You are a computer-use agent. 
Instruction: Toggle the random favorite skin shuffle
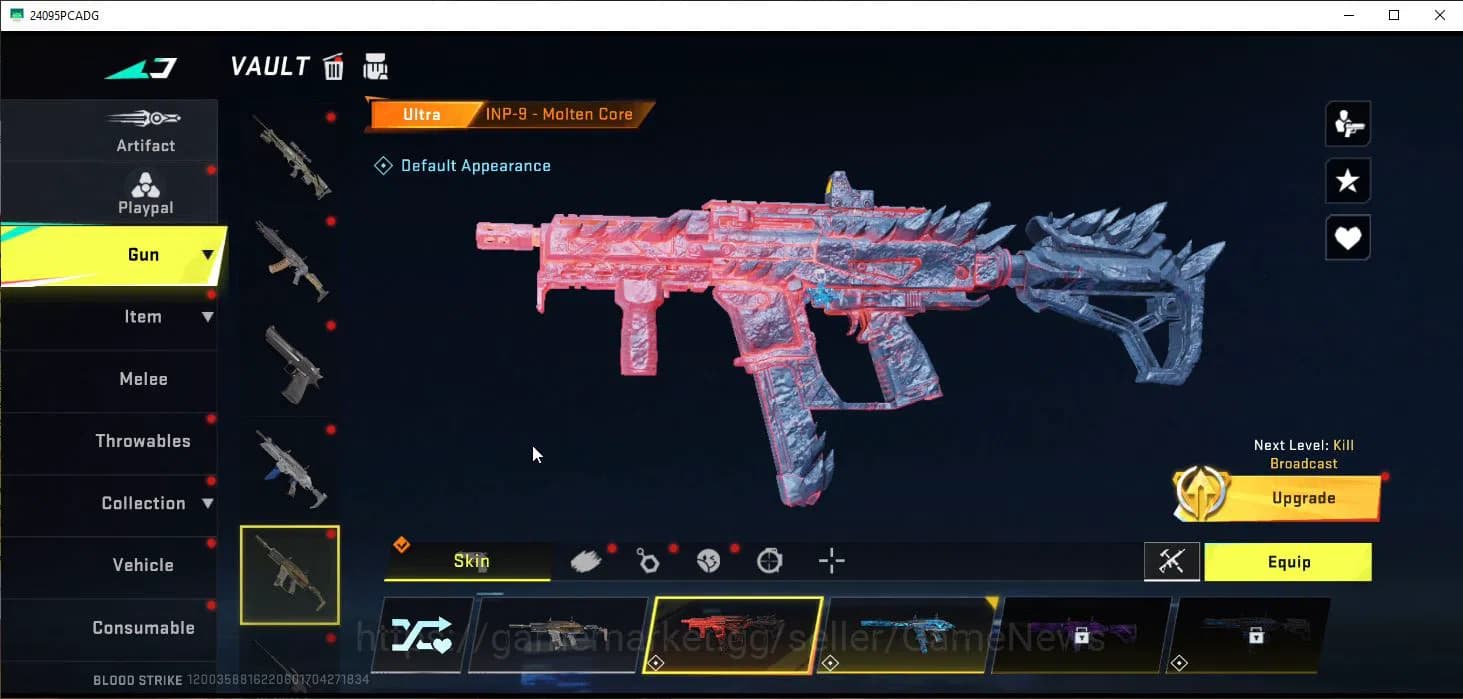click(x=420, y=636)
